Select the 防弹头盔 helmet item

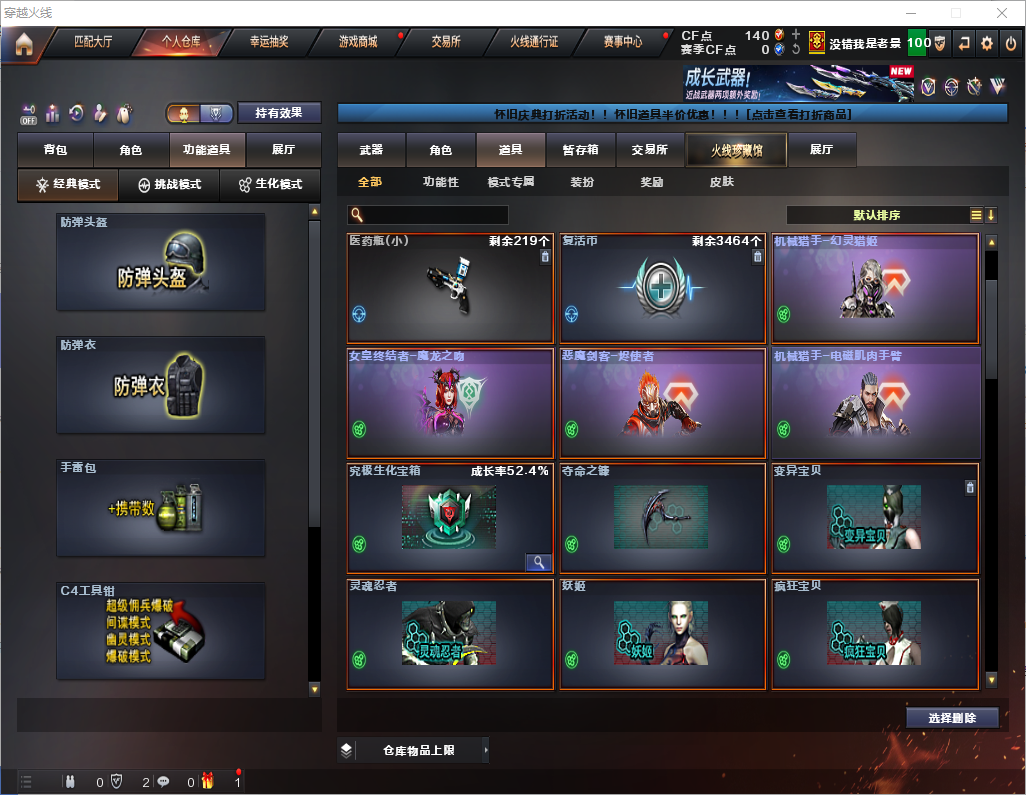pos(161,262)
